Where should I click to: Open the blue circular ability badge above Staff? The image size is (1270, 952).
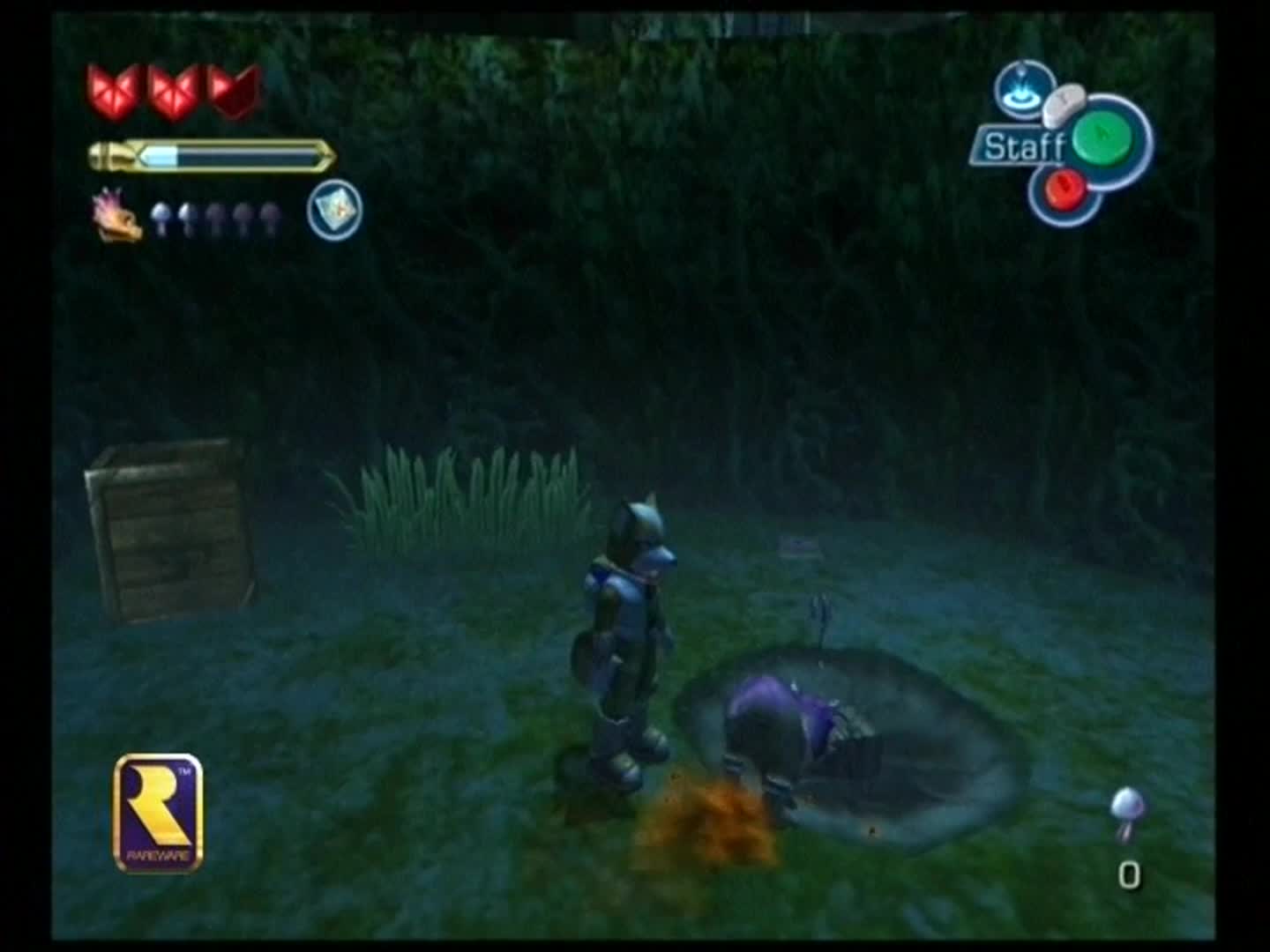coord(1023,93)
